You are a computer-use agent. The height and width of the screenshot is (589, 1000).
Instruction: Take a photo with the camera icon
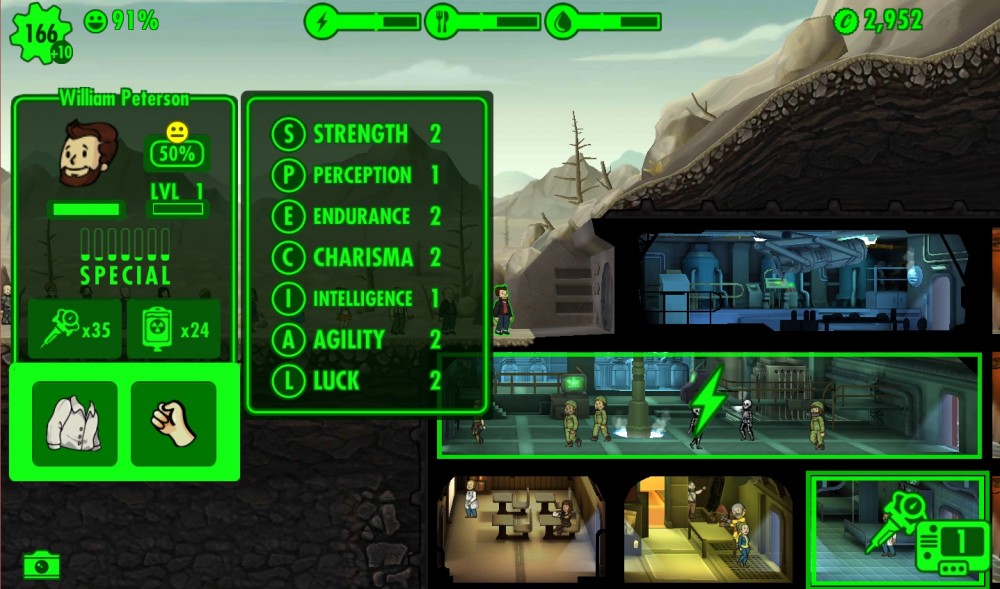(41, 565)
